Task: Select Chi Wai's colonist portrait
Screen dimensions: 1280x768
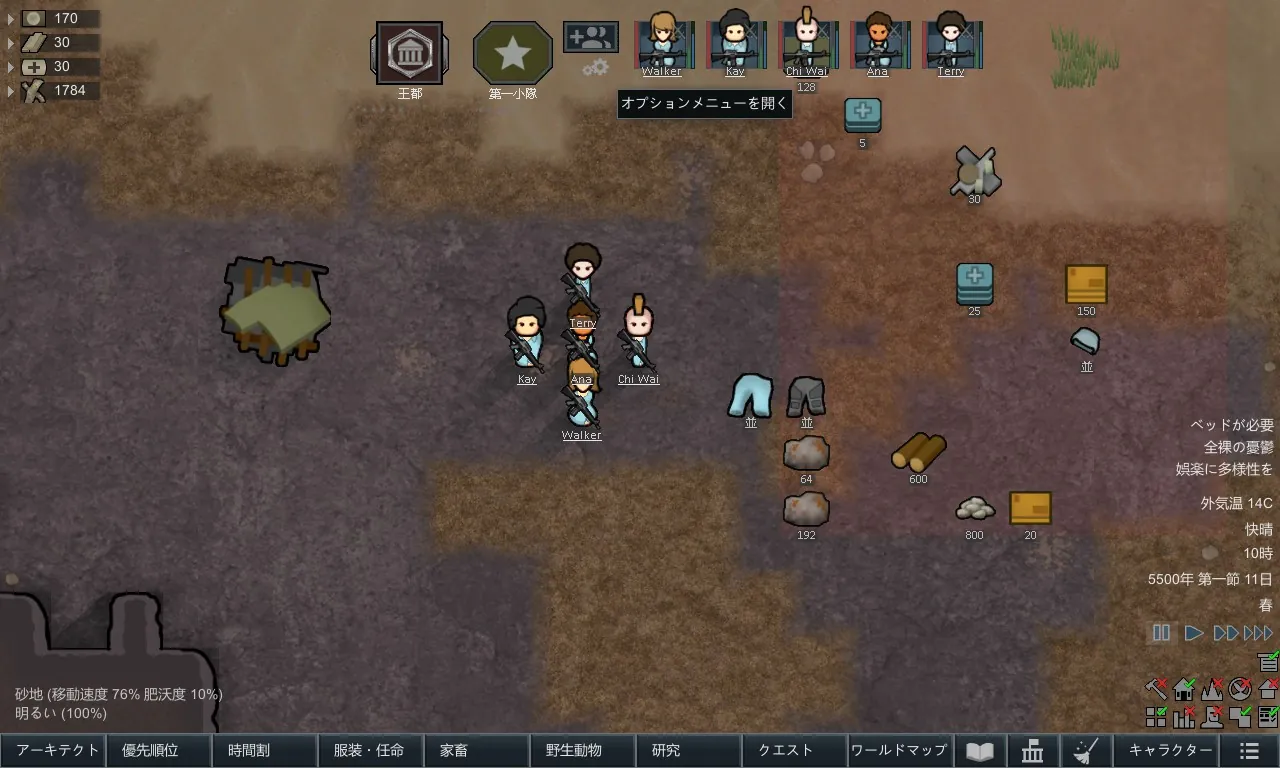Action: [805, 41]
